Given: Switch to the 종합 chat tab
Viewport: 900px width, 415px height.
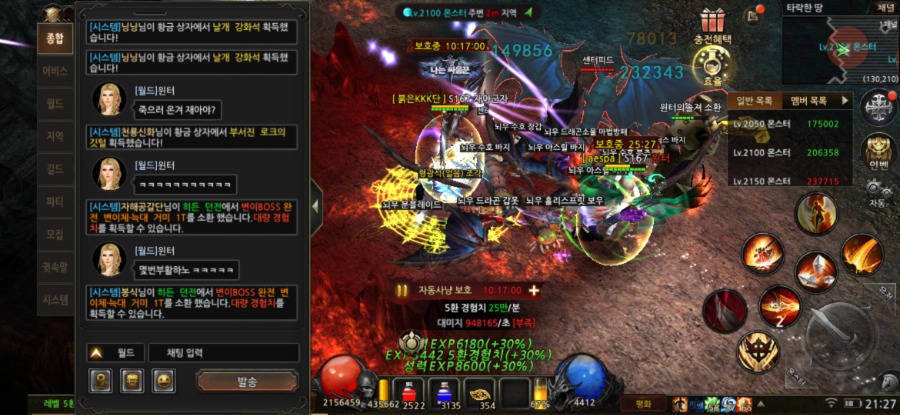Looking at the screenshot, I should click(x=54, y=38).
